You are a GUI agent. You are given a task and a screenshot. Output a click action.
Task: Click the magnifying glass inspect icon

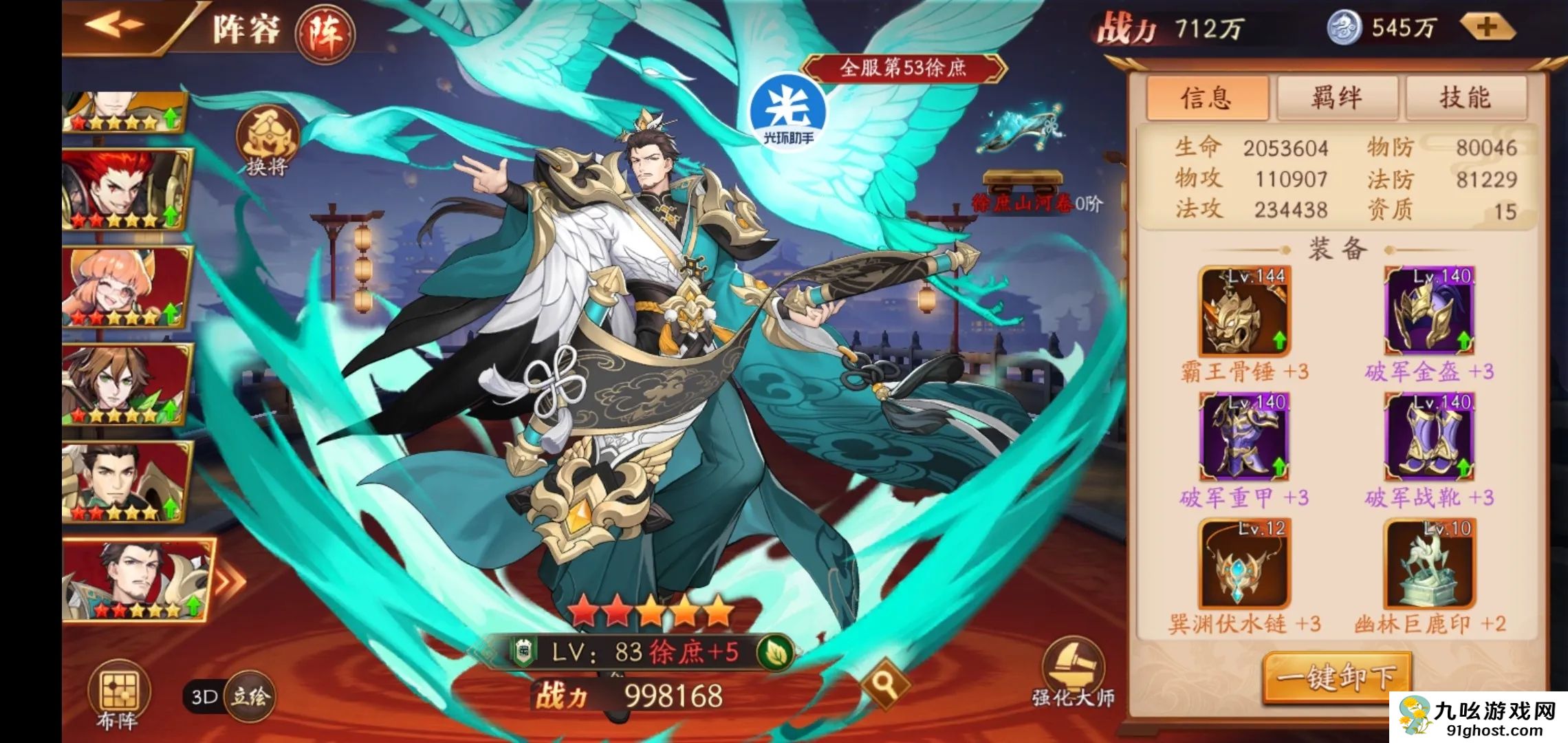884,683
